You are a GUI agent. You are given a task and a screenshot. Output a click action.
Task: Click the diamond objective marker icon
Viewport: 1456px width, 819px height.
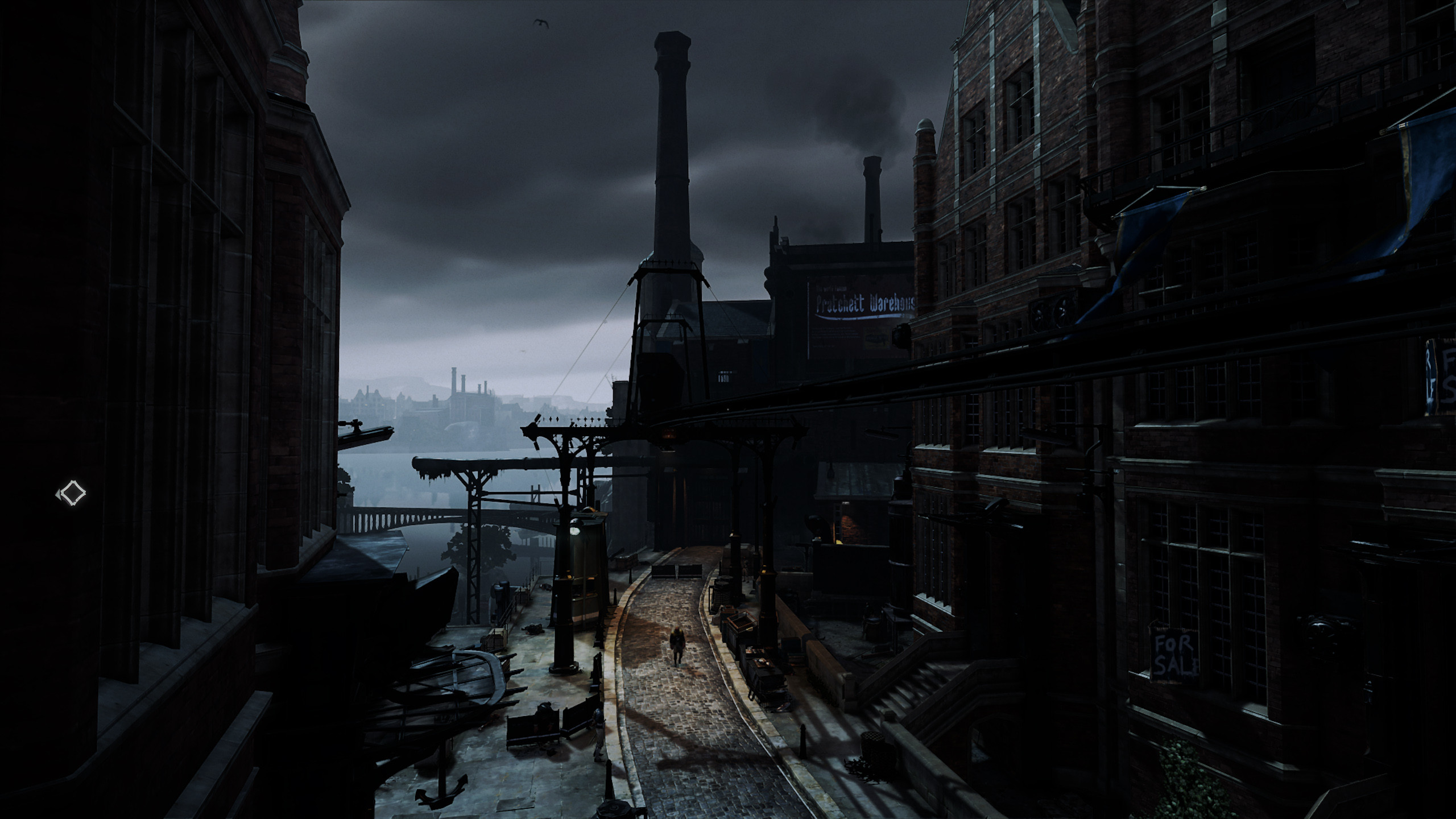(x=72, y=493)
